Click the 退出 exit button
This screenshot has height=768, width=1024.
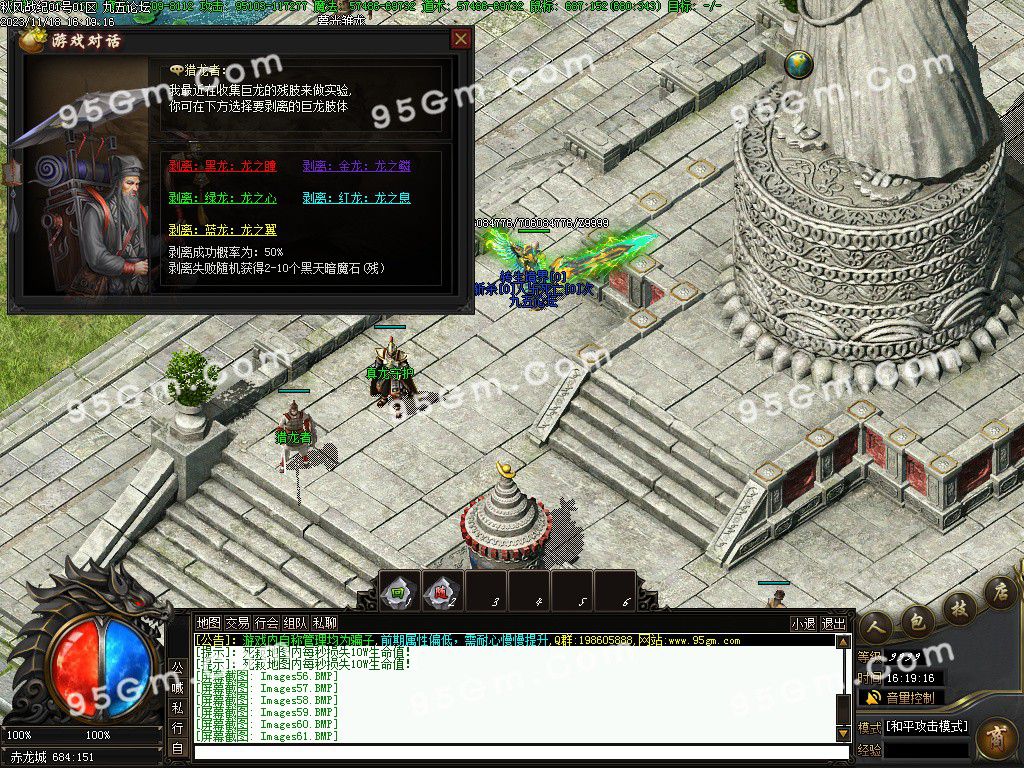pyautogui.click(x=833, y=623)
